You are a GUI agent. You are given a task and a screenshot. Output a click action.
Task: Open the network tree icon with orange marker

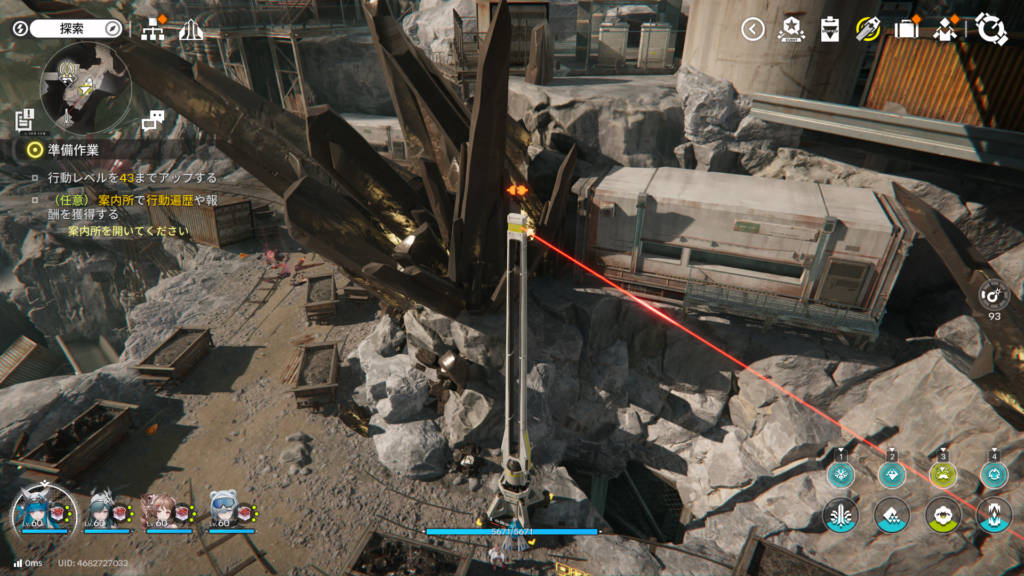(154, 29)
